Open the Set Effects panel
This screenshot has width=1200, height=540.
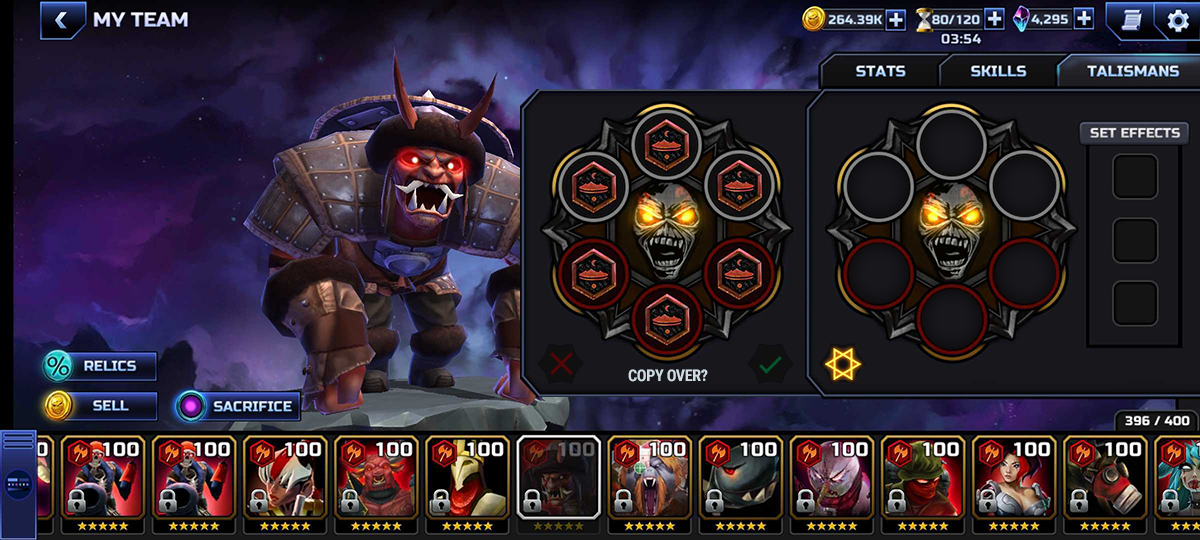tap(1134, 133)
